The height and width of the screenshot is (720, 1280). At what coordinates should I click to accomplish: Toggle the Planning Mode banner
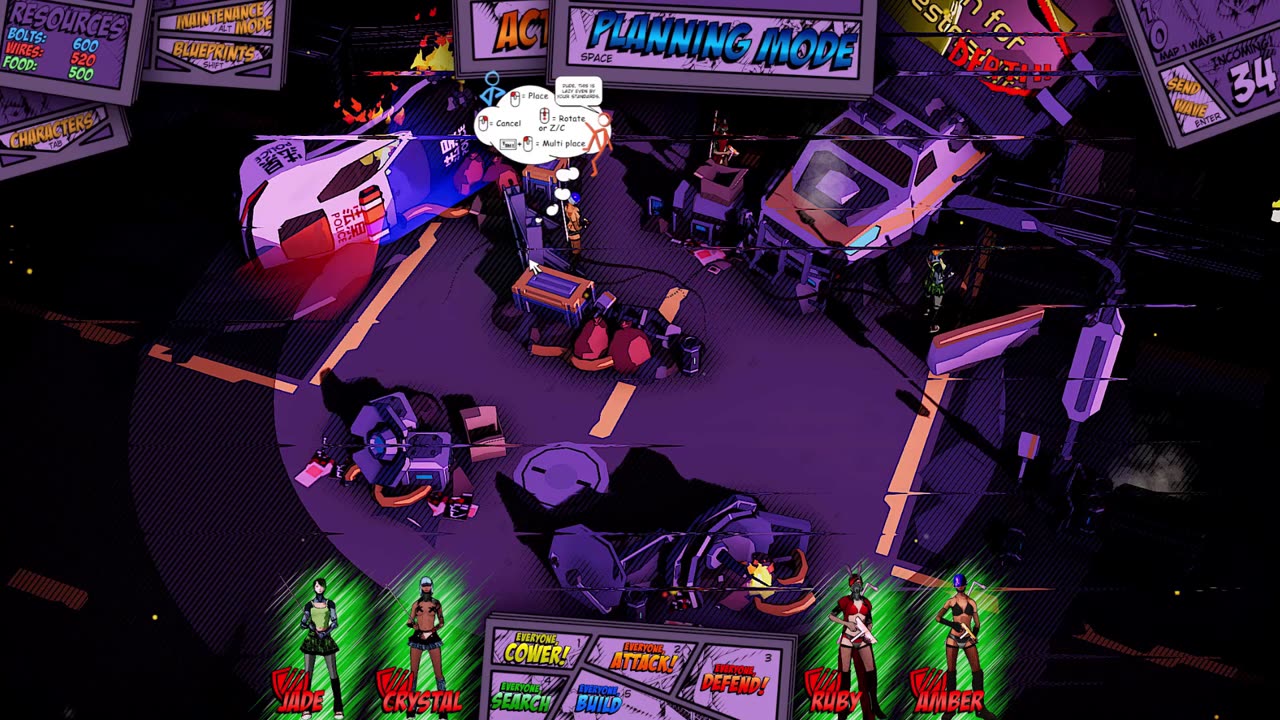click(718, 44)
